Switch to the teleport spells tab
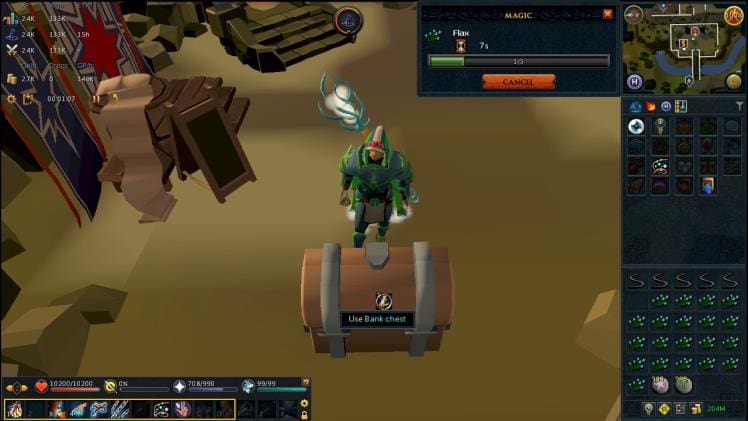This screenshot has width=748, height=421. [x=665, y=106]
